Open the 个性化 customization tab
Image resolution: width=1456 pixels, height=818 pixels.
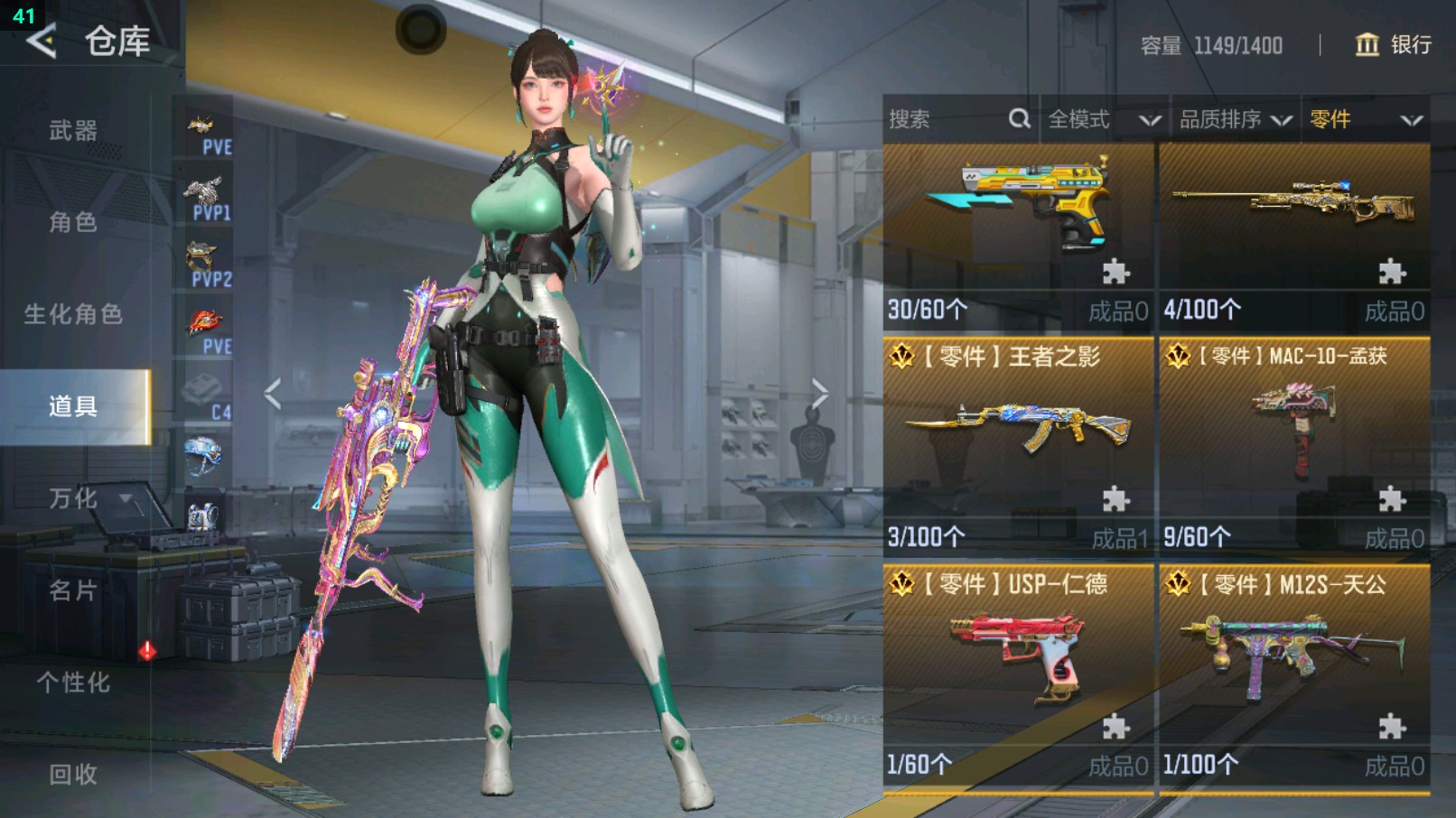click(73, 683)
